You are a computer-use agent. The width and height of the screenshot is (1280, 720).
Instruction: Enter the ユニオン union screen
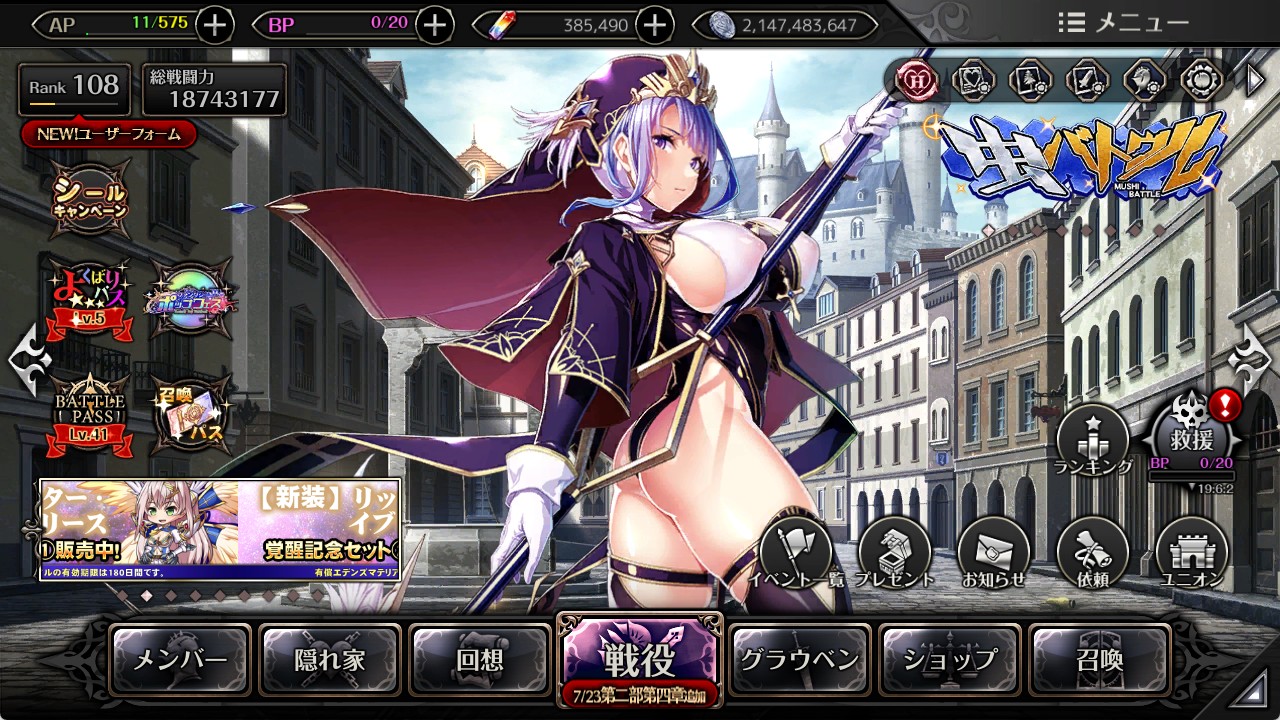[1191, 553]
